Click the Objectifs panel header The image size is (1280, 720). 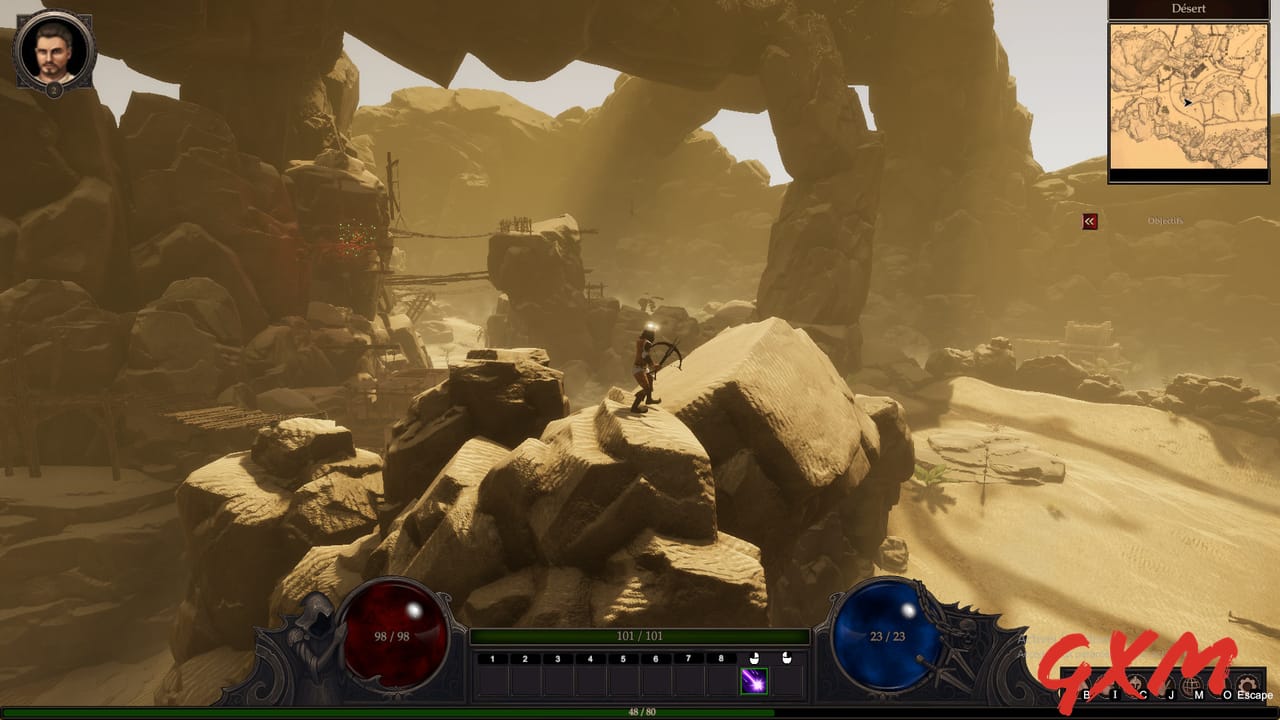coord(1164,221)
